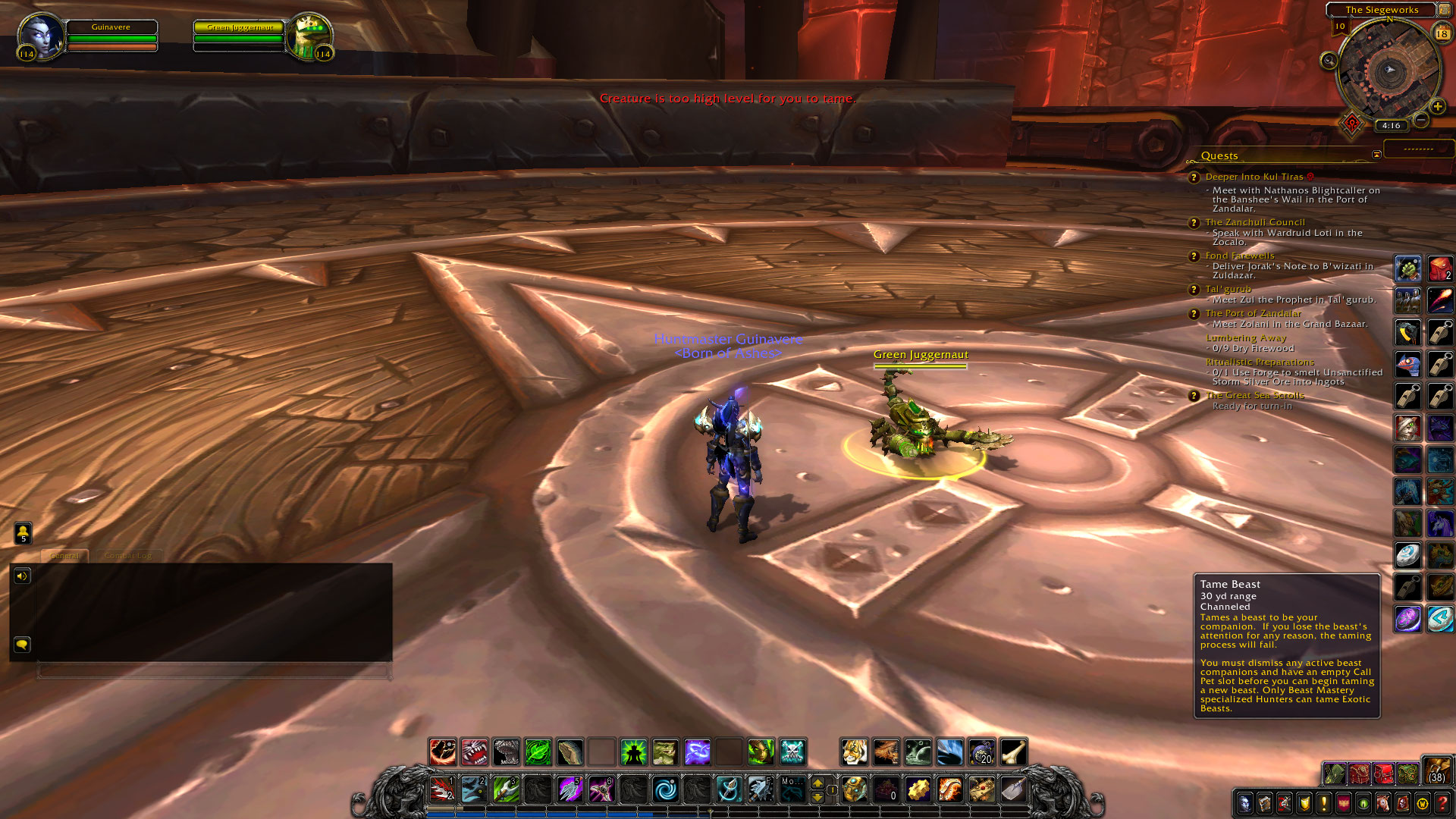Switch to the Combat Log chat tab
The image size is (1456, 819).
tap(128, 556)
